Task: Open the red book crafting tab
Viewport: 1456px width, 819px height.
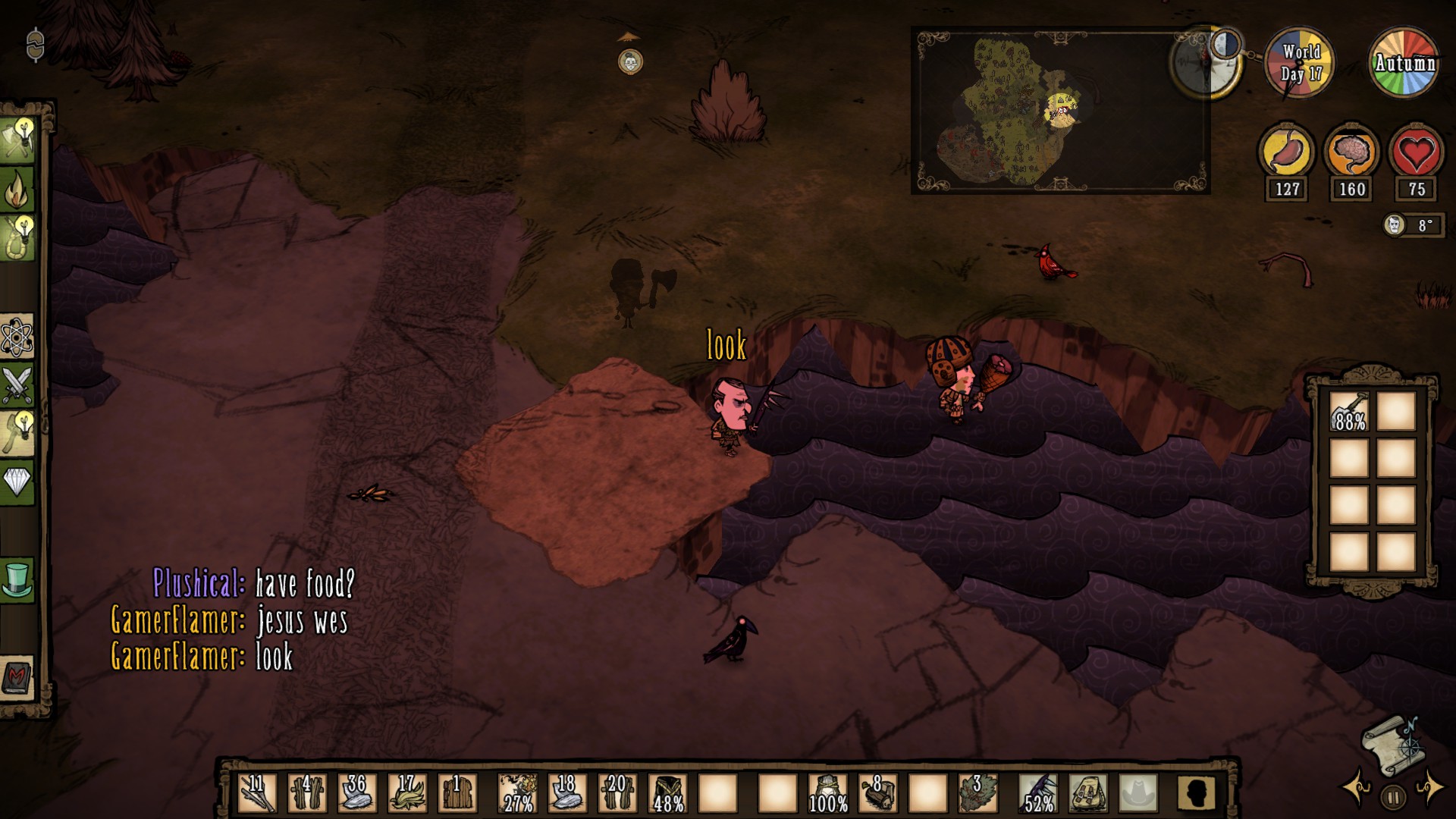Action: [17, 676]
